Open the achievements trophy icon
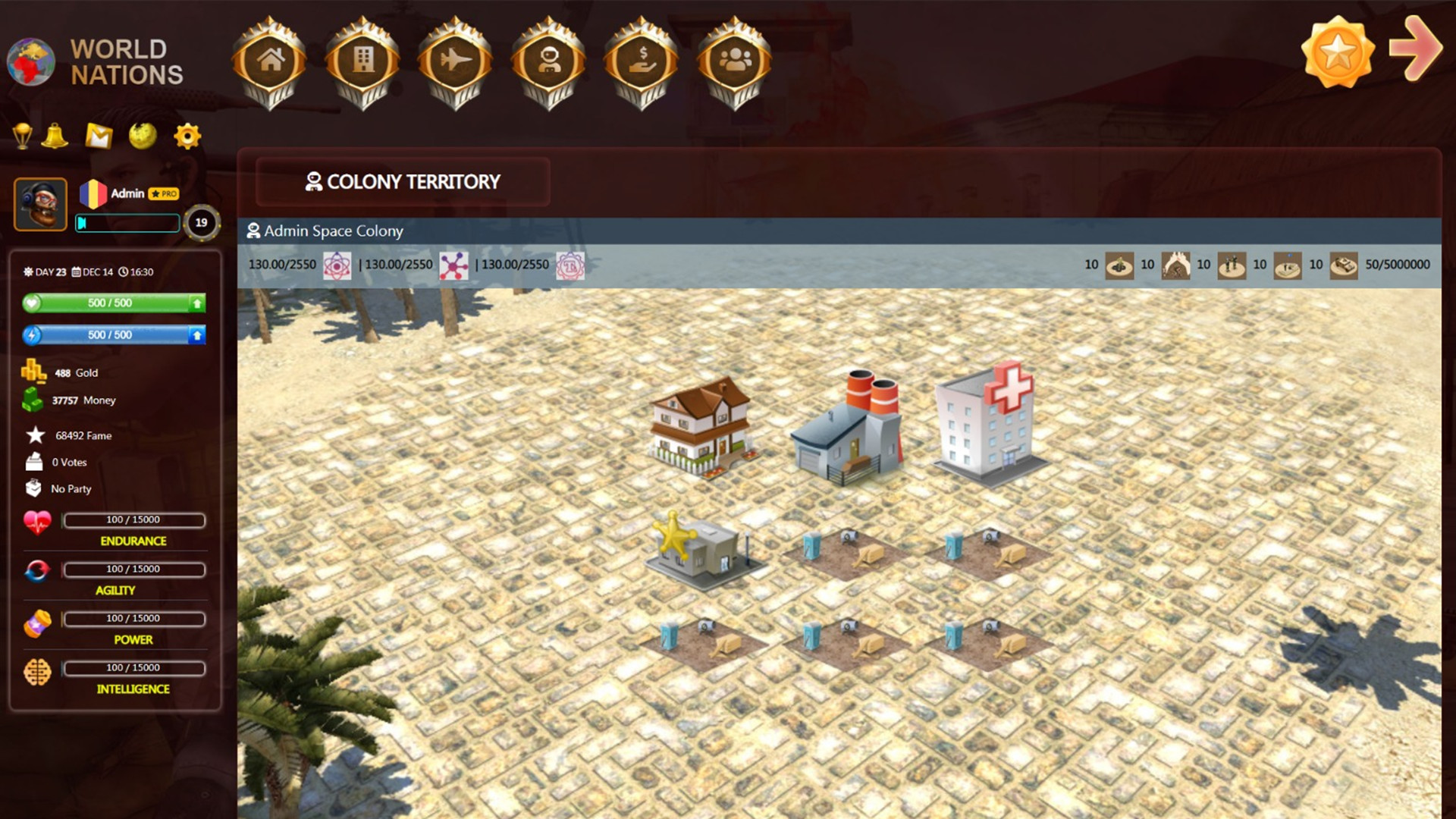The width and height of the screenshot is (1456, 819). 23,136
